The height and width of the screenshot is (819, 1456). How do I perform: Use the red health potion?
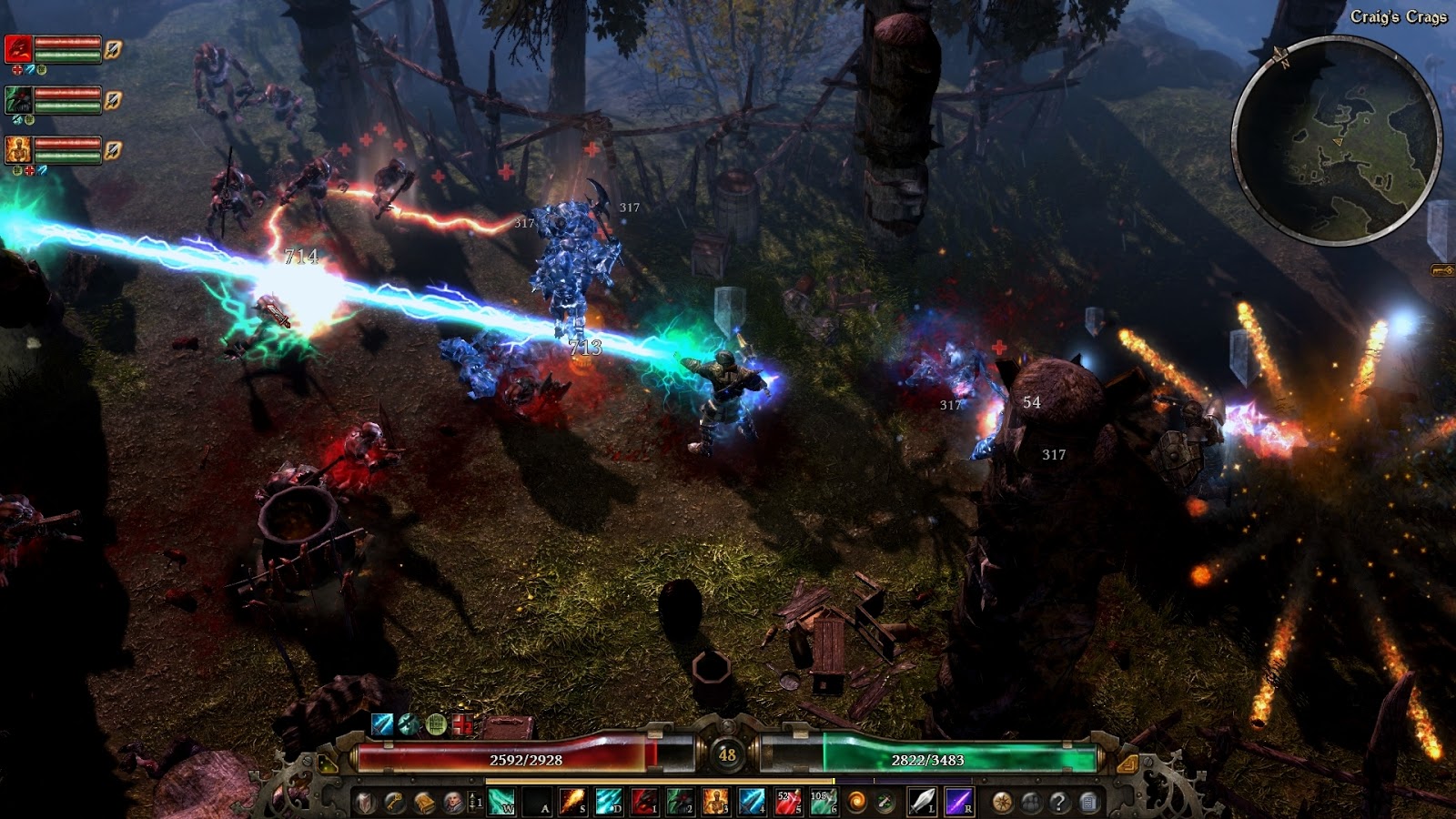click(787, 802)
